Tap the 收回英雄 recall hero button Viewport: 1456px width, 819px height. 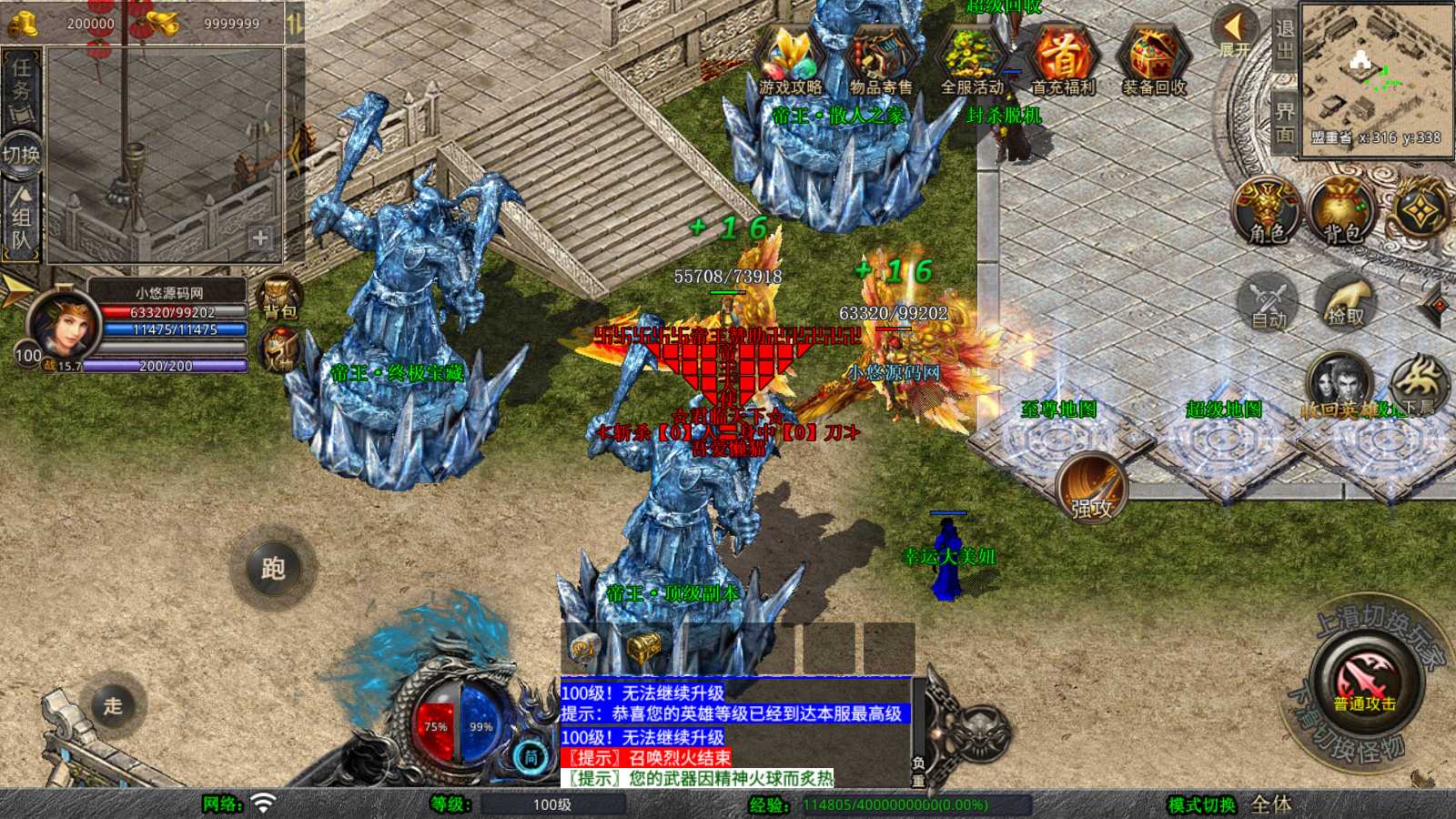[x=1338, y=384]
